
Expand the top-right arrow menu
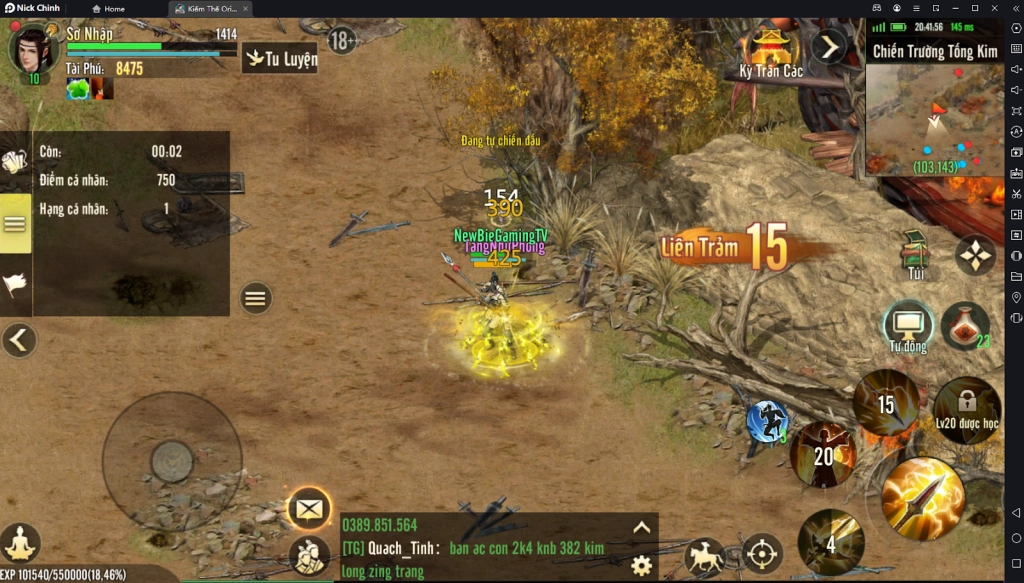point(829,46)
